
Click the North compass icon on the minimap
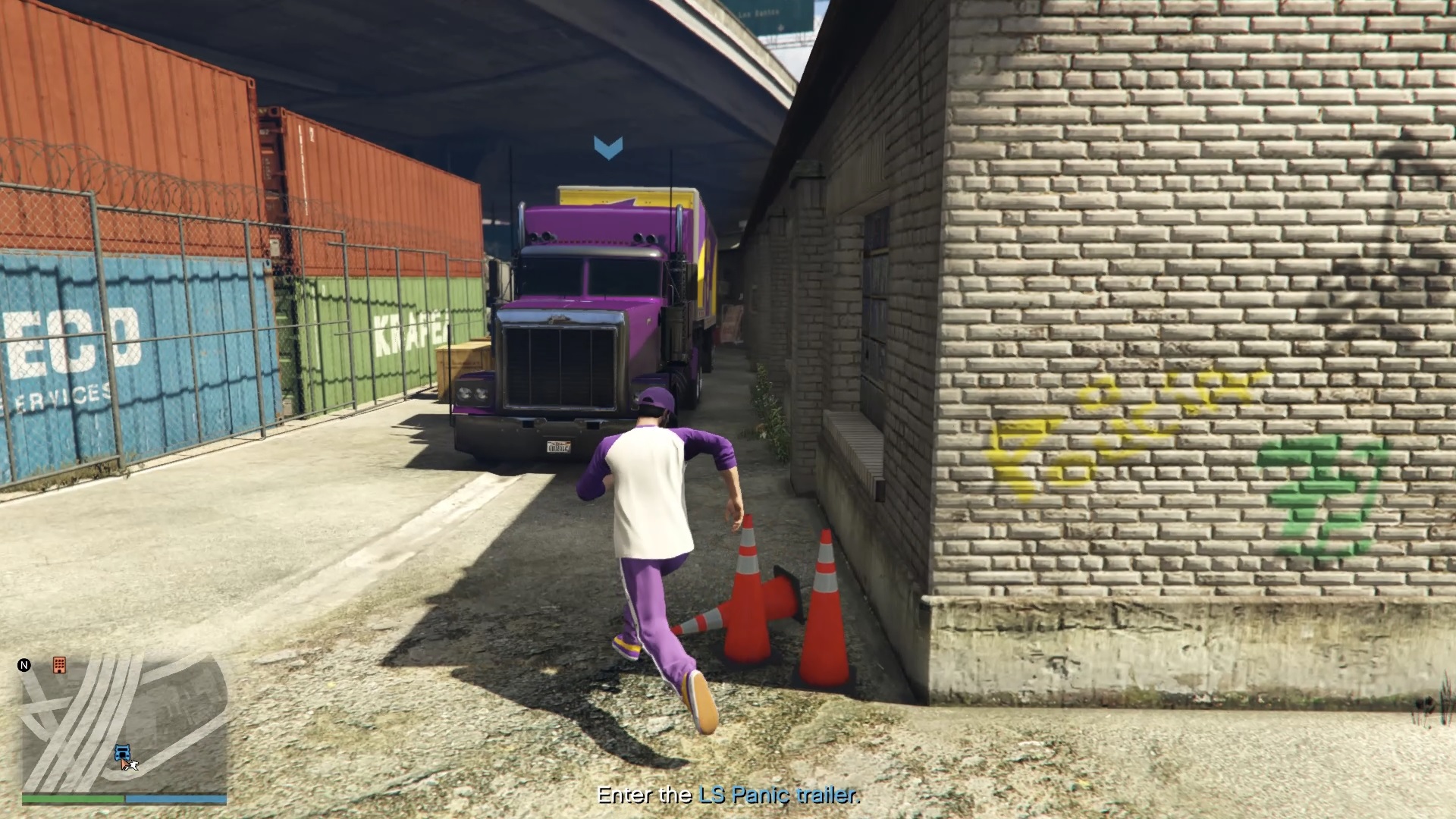[x=24, y=665]
